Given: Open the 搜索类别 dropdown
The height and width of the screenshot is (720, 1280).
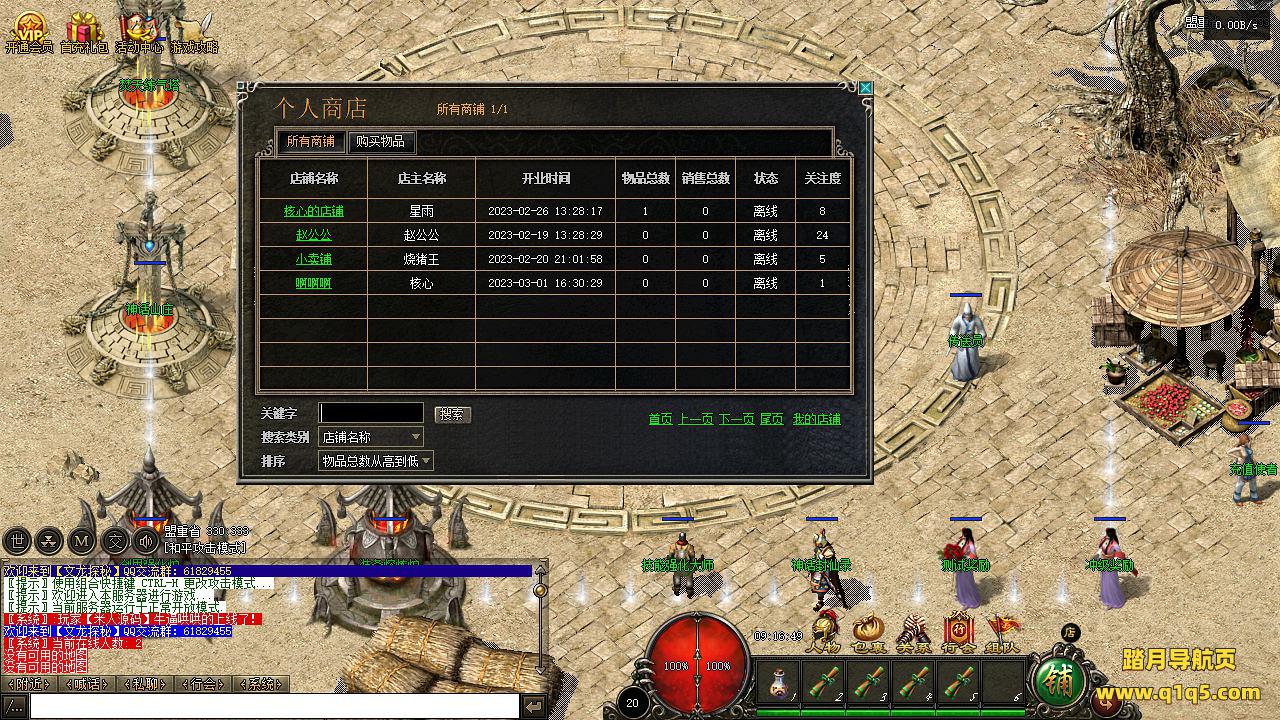Looking at the screenshot, I should 371,437.
